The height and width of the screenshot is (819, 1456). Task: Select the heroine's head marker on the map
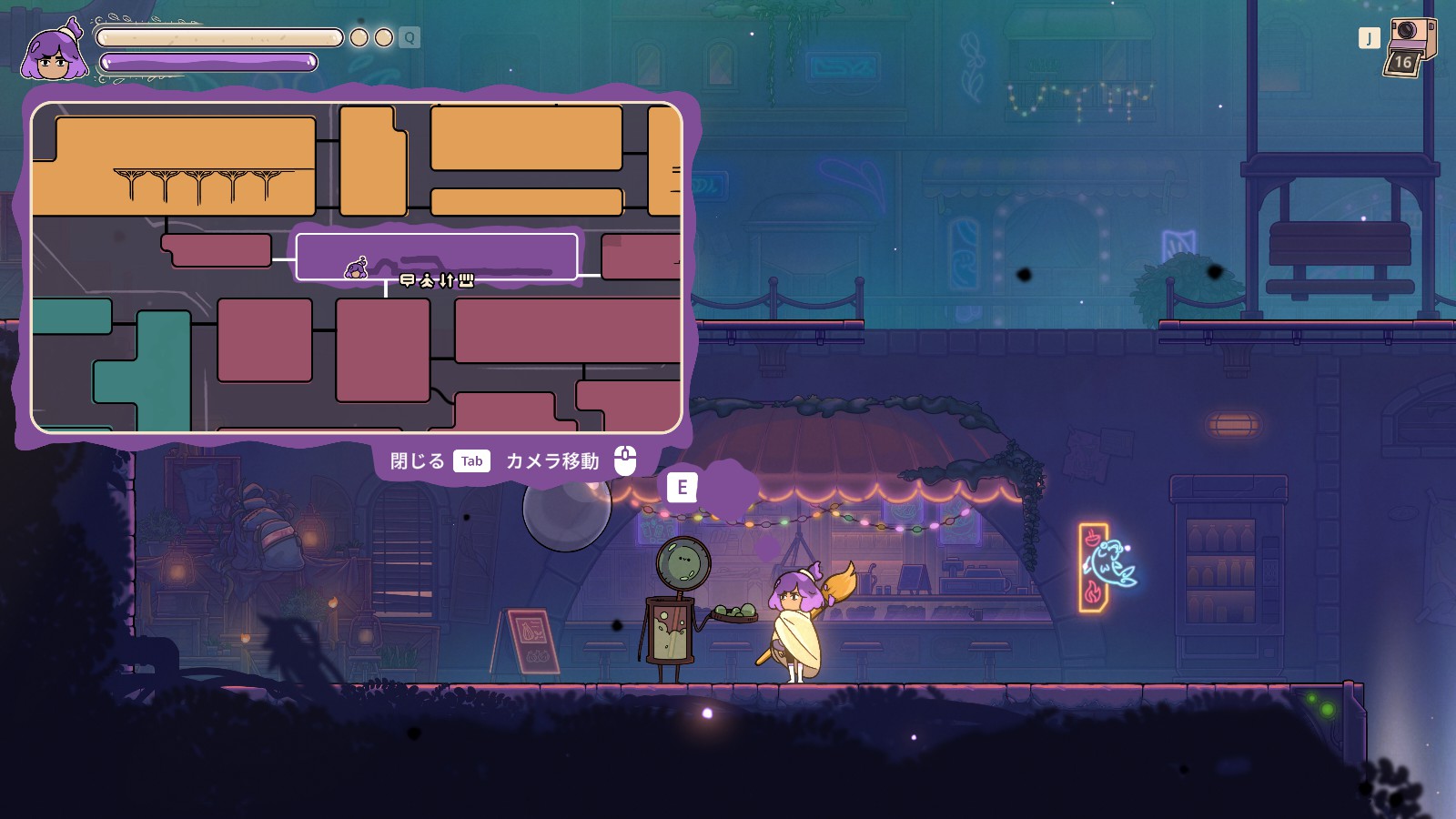[x=357, y=268]
